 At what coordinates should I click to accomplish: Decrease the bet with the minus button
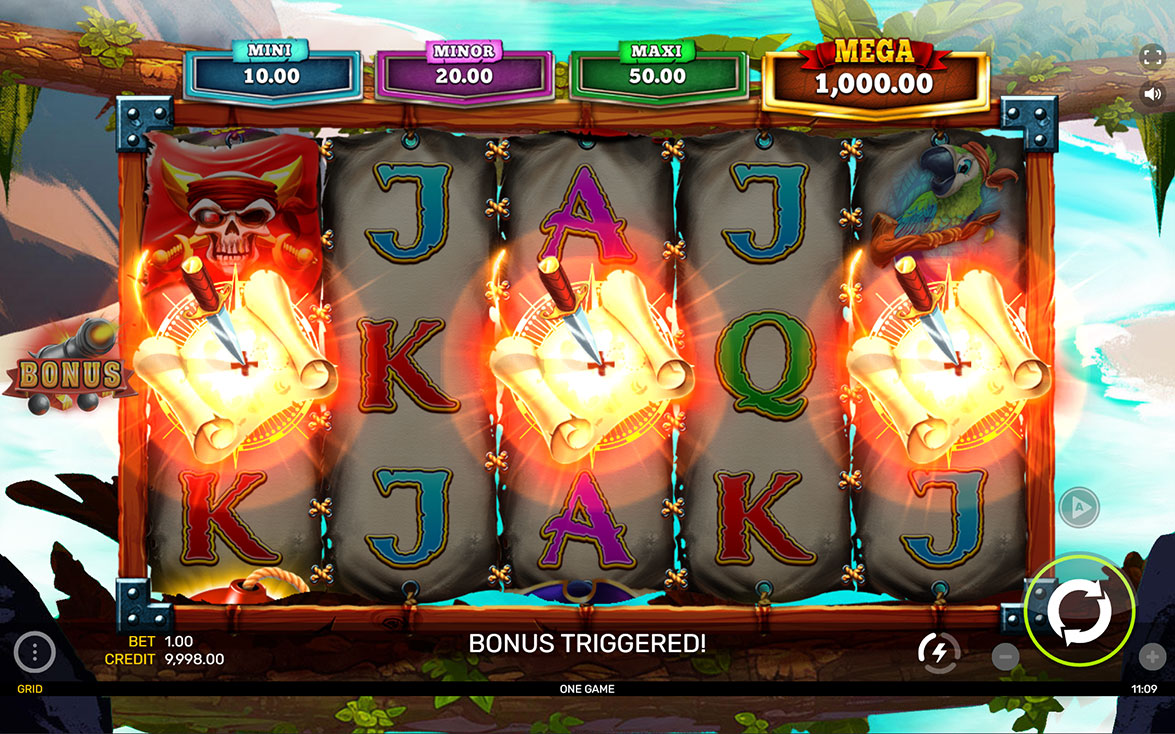(1006, 657)
